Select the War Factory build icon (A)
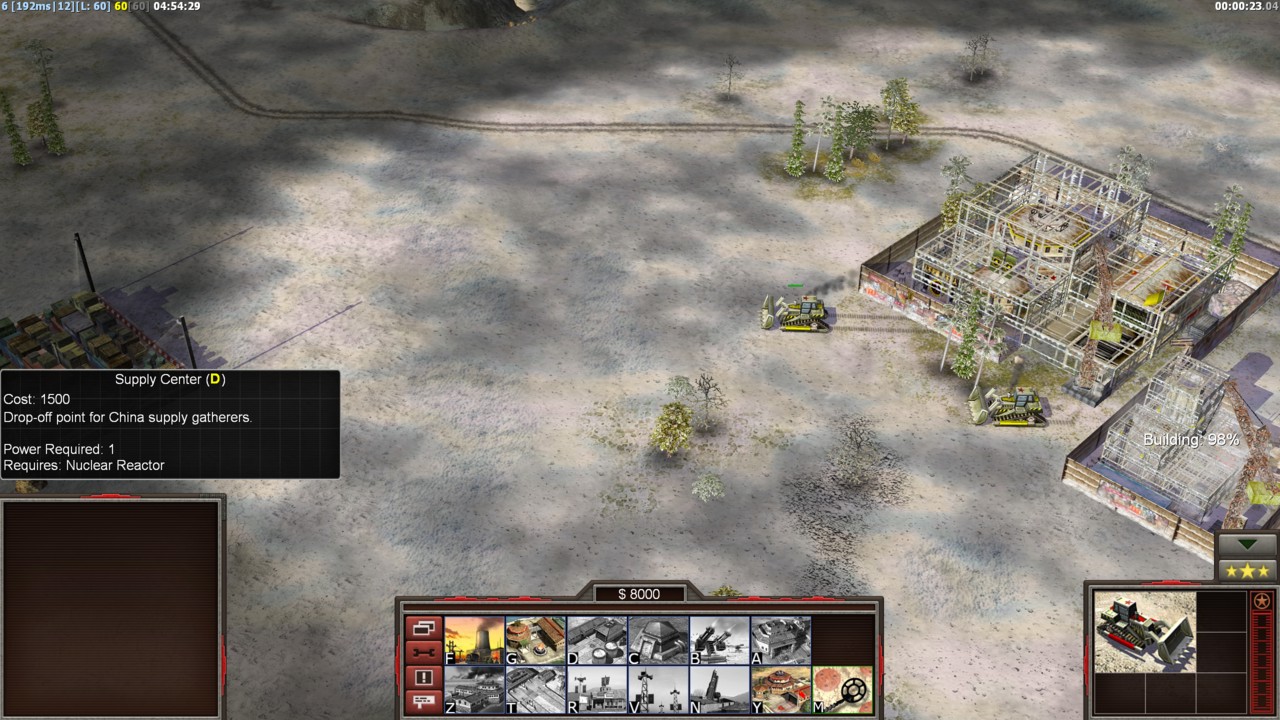This screenshot has width=1280, height=720. click(780, 640)
